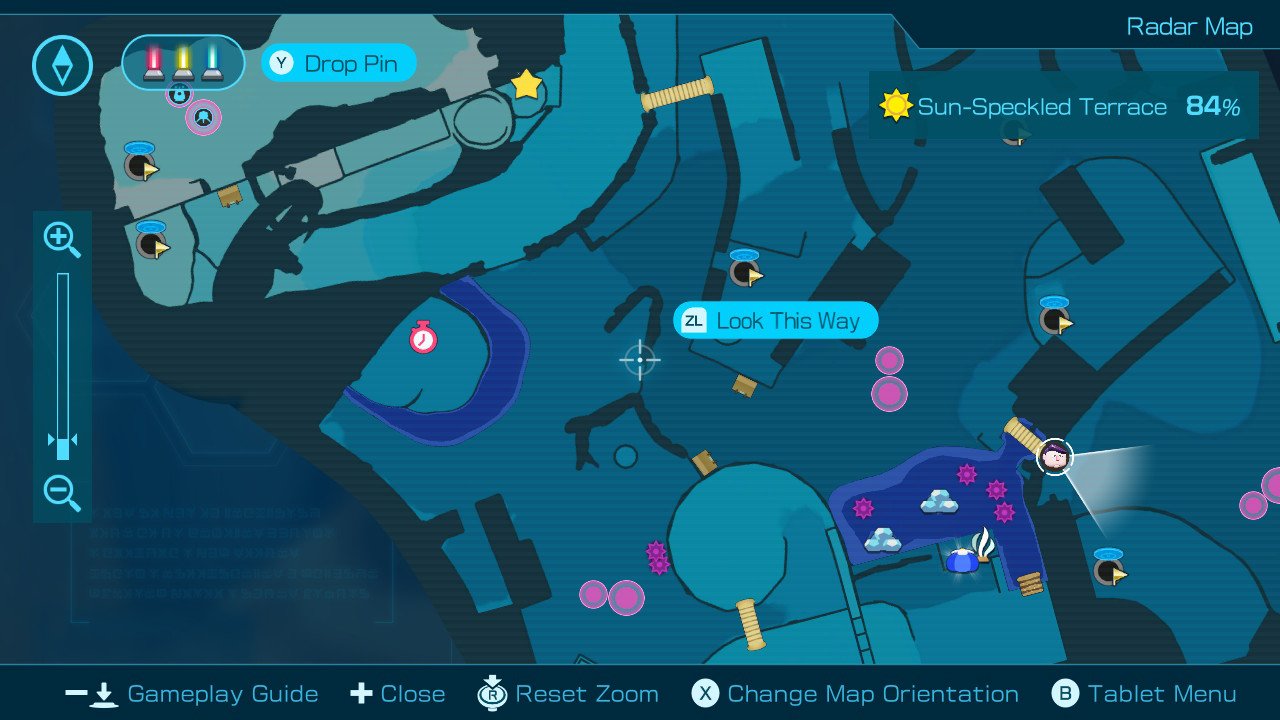Choose the Drop Pin option
The height and width of the screenshot is (720, 1280).
tap(339, 64)
